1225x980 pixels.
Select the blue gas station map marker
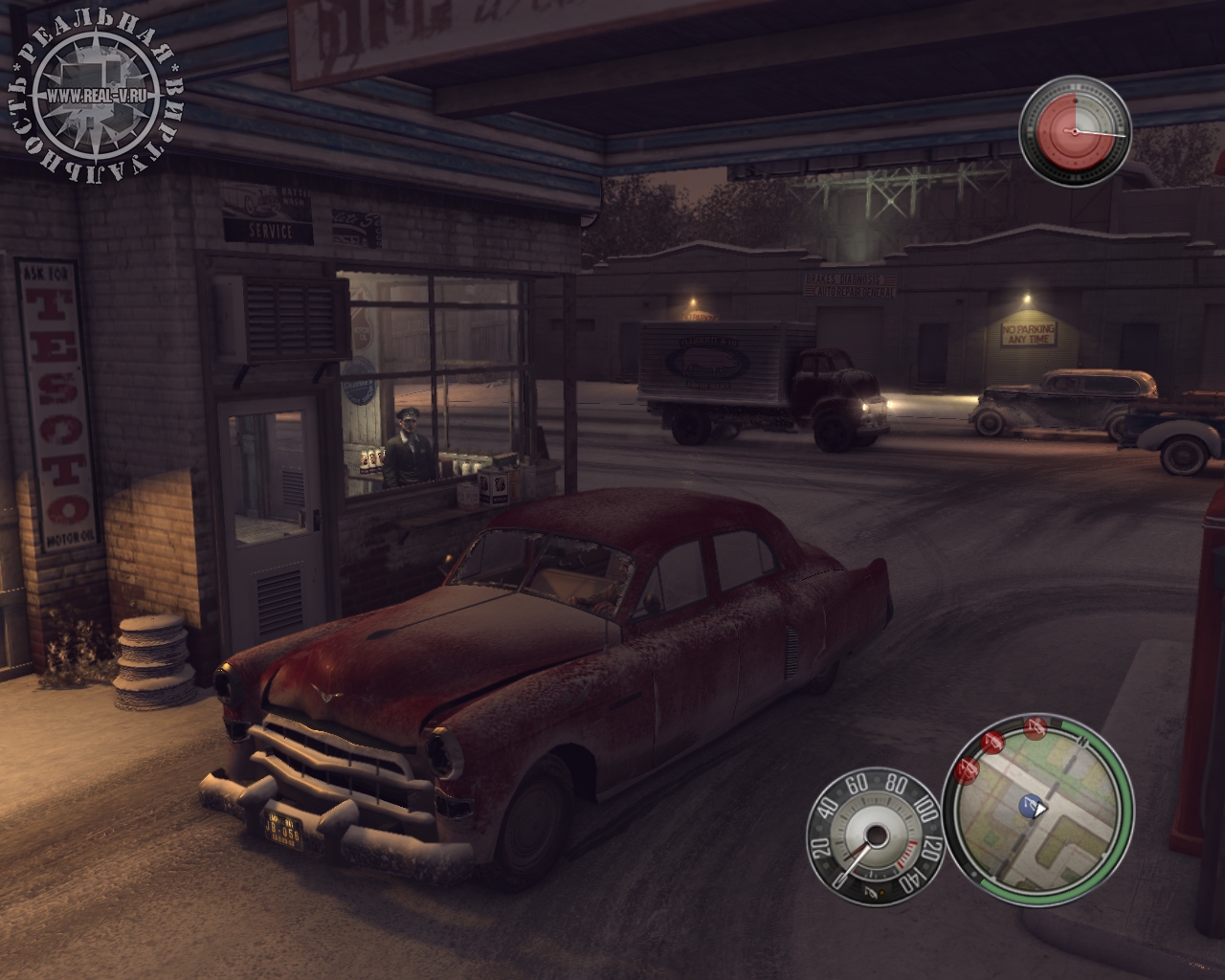coord(1029,805)
